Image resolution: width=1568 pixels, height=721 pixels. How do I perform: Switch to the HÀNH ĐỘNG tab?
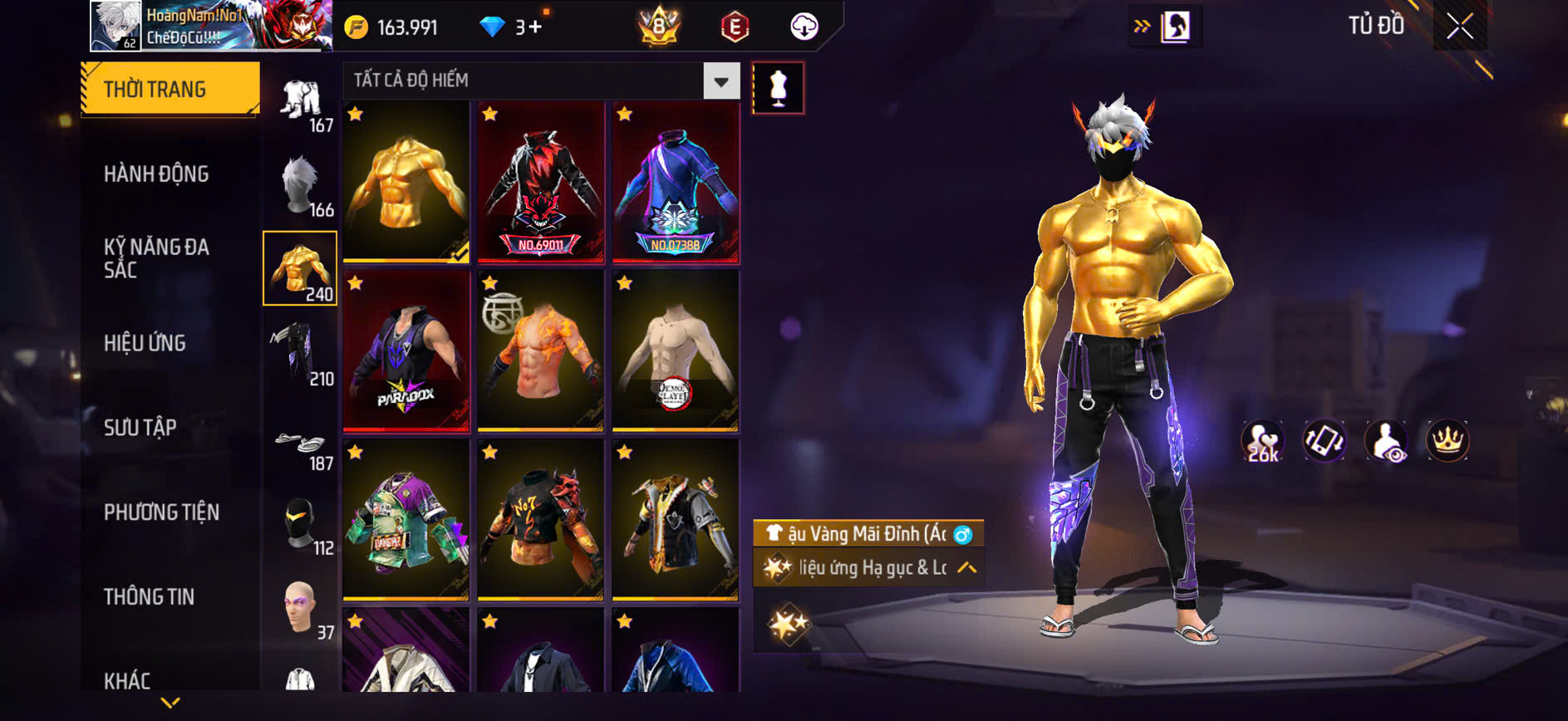[155, 174]
